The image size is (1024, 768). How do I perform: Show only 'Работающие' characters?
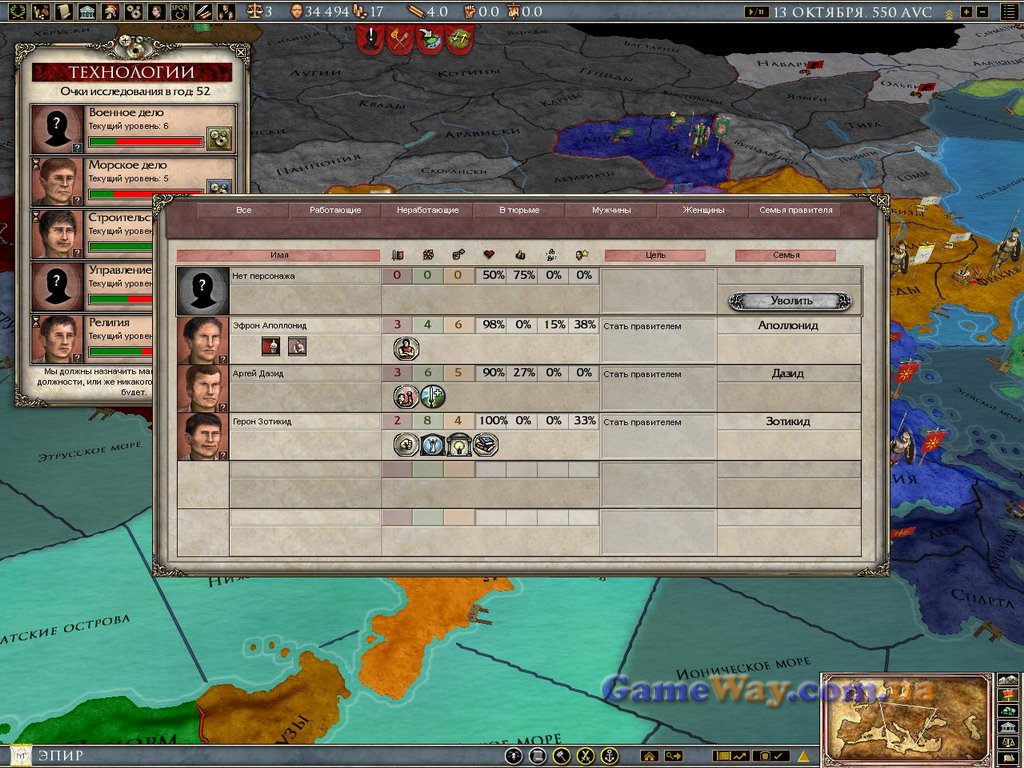pyautogui.click(x=335, y=211)
